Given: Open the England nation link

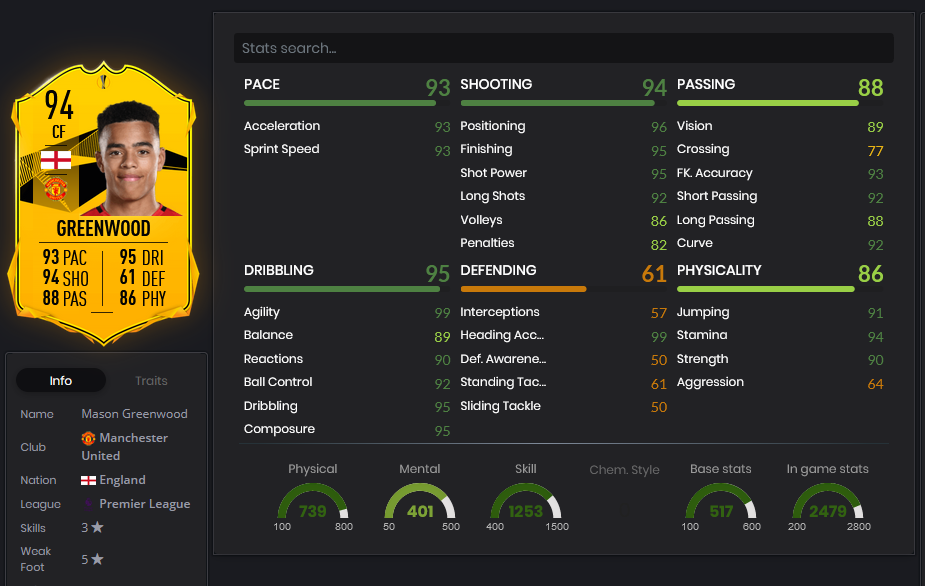Looking at the screenshot, I should click(122, 480).
